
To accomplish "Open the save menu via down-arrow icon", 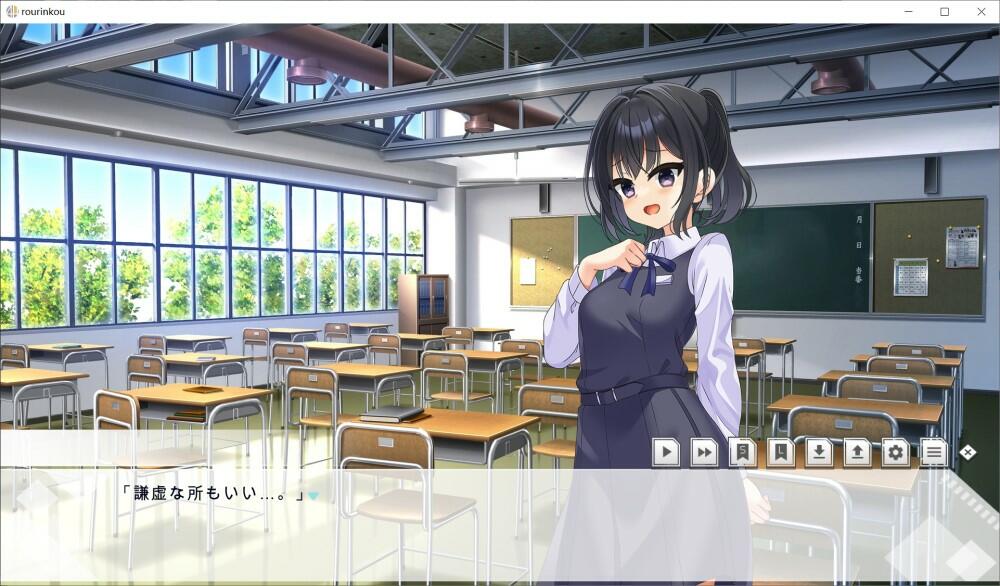I will pos(819,452).
